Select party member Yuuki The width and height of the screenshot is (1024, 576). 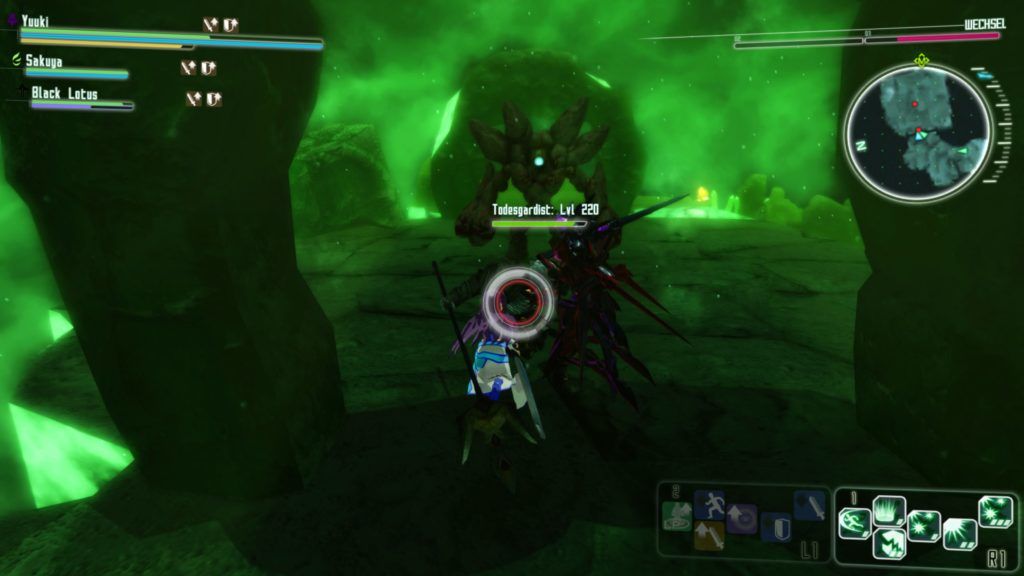click(x=35, y=21)
